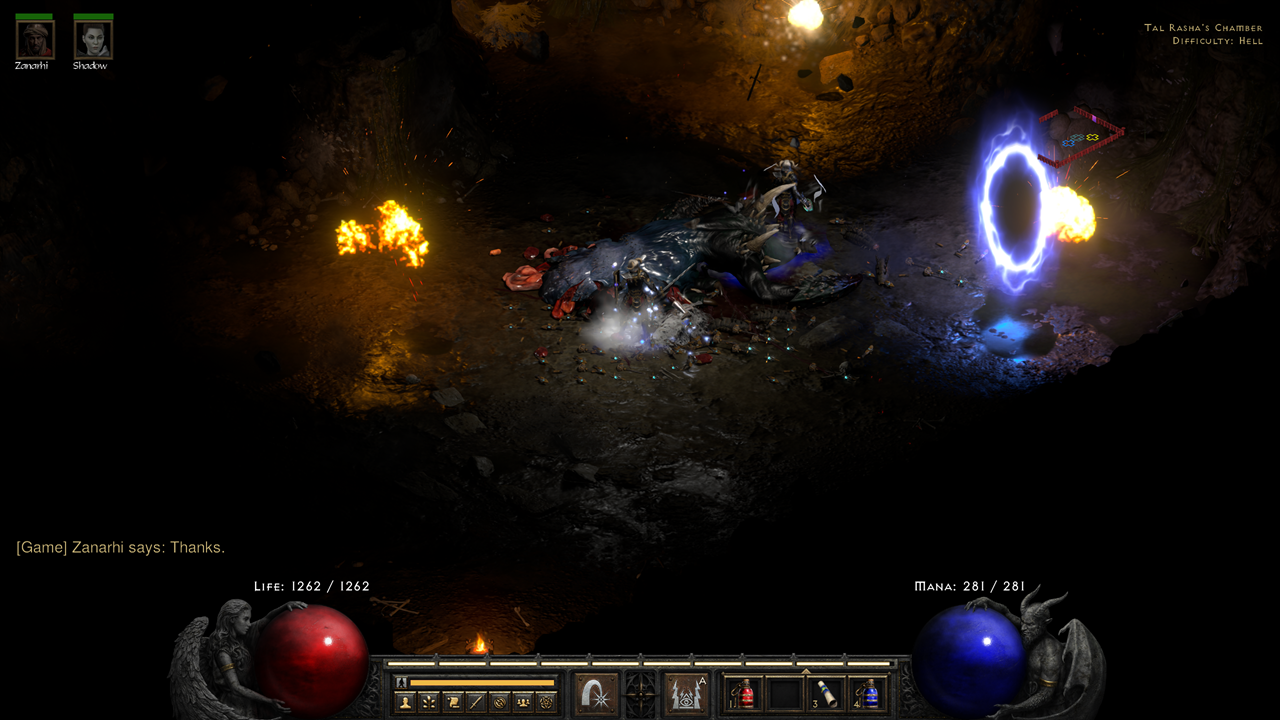The width and height of the screenshot is (1280, 720).
Task: Expand the belt with the arrow above it
Action: point(806,671)
